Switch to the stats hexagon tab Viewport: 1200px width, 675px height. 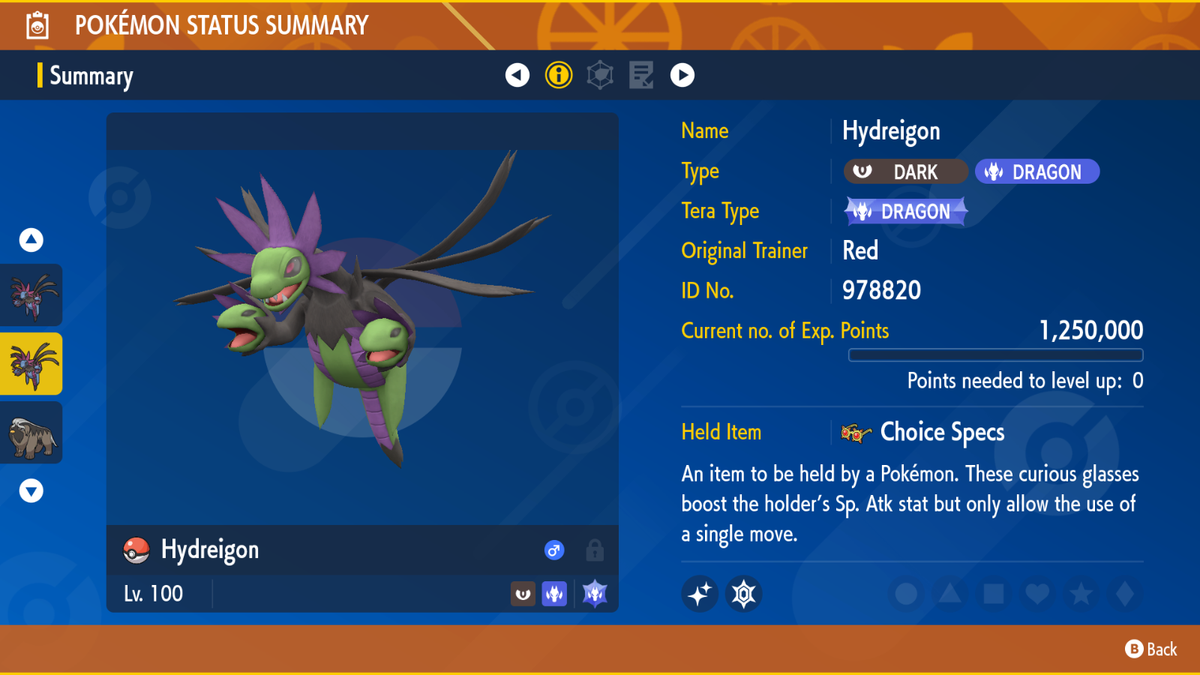(600, 75)
